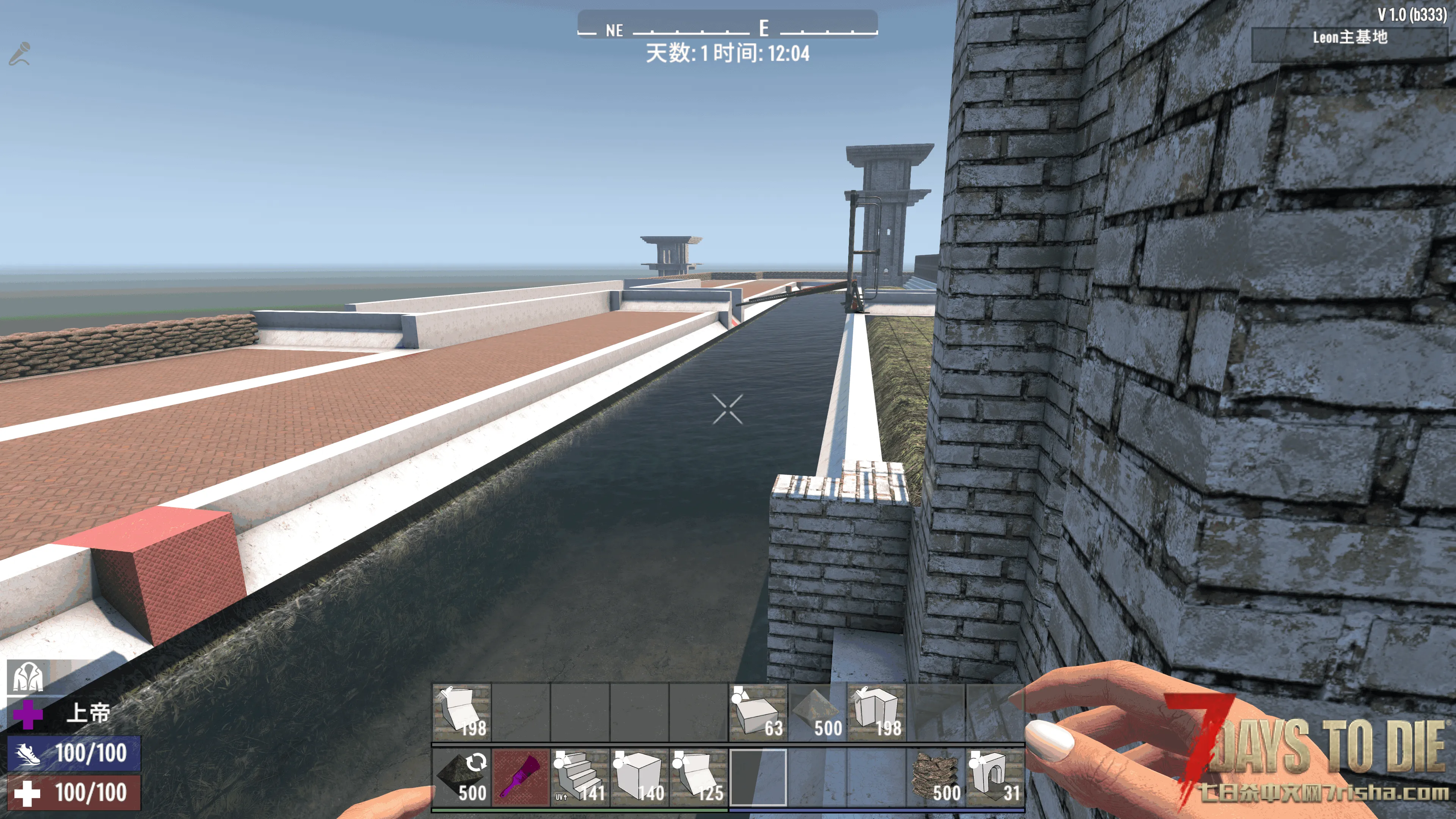Click the purple cross god mode buff

pyautogui.click(x=27, y=713)
